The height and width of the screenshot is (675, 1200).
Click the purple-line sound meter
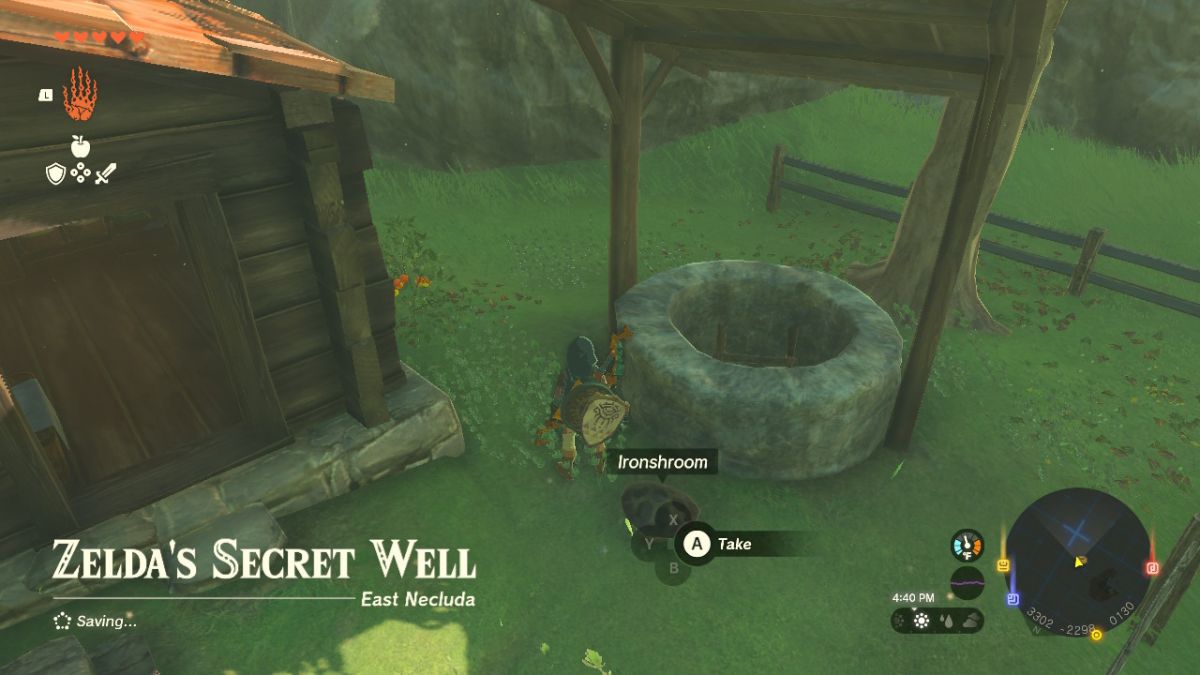tap(967, 582)
